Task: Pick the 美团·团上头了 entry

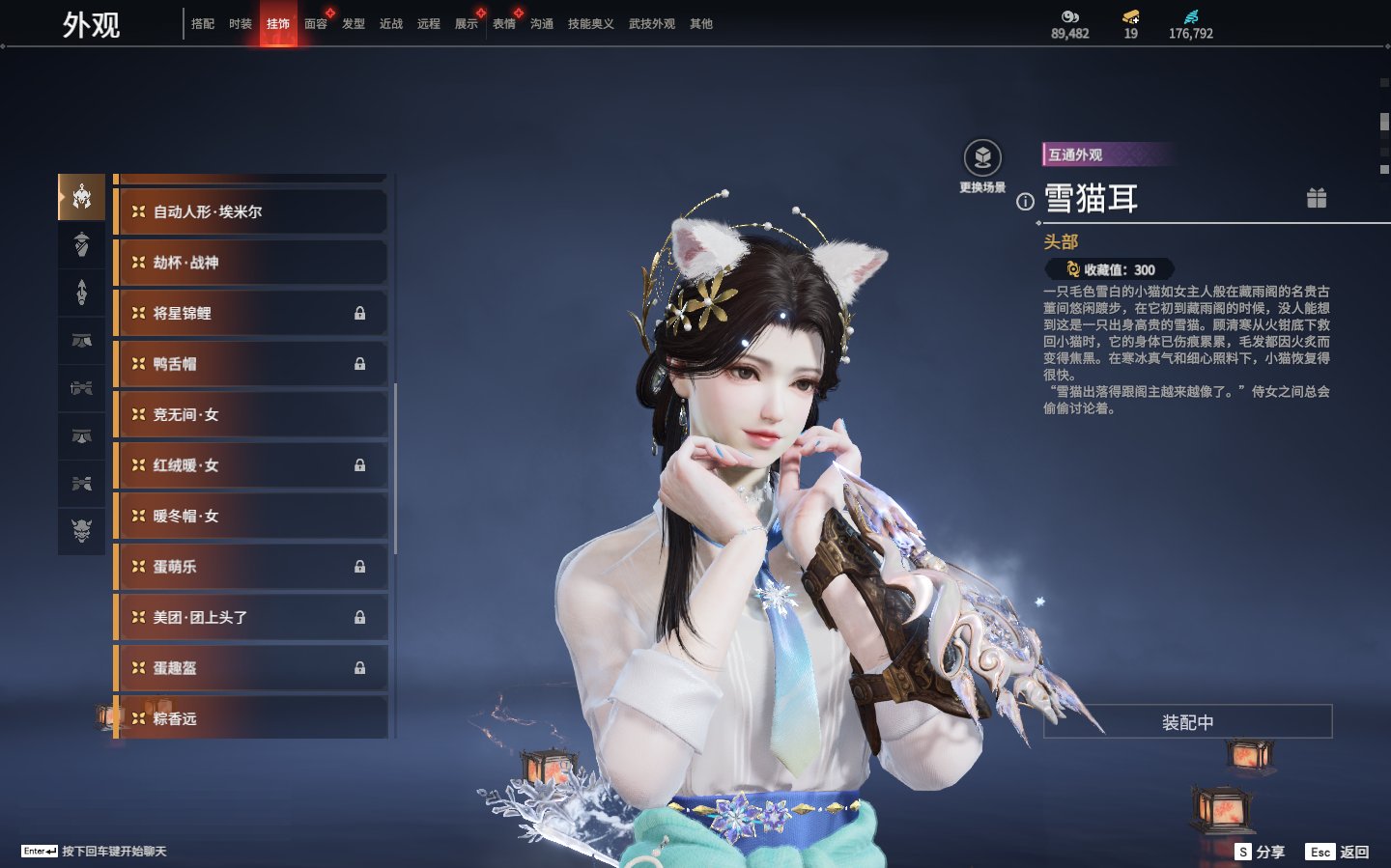Action: pos(251,617)
